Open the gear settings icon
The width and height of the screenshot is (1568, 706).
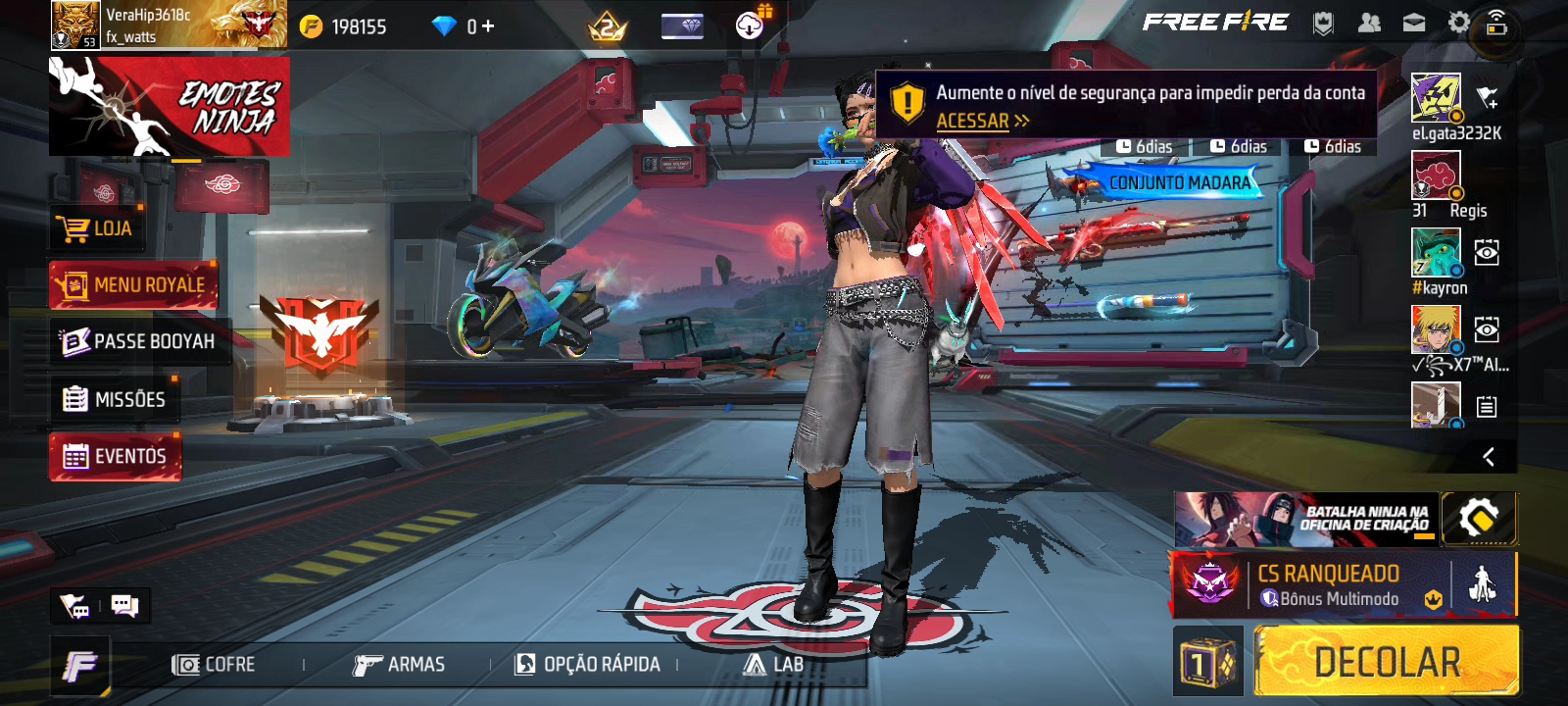[1458, 23]
